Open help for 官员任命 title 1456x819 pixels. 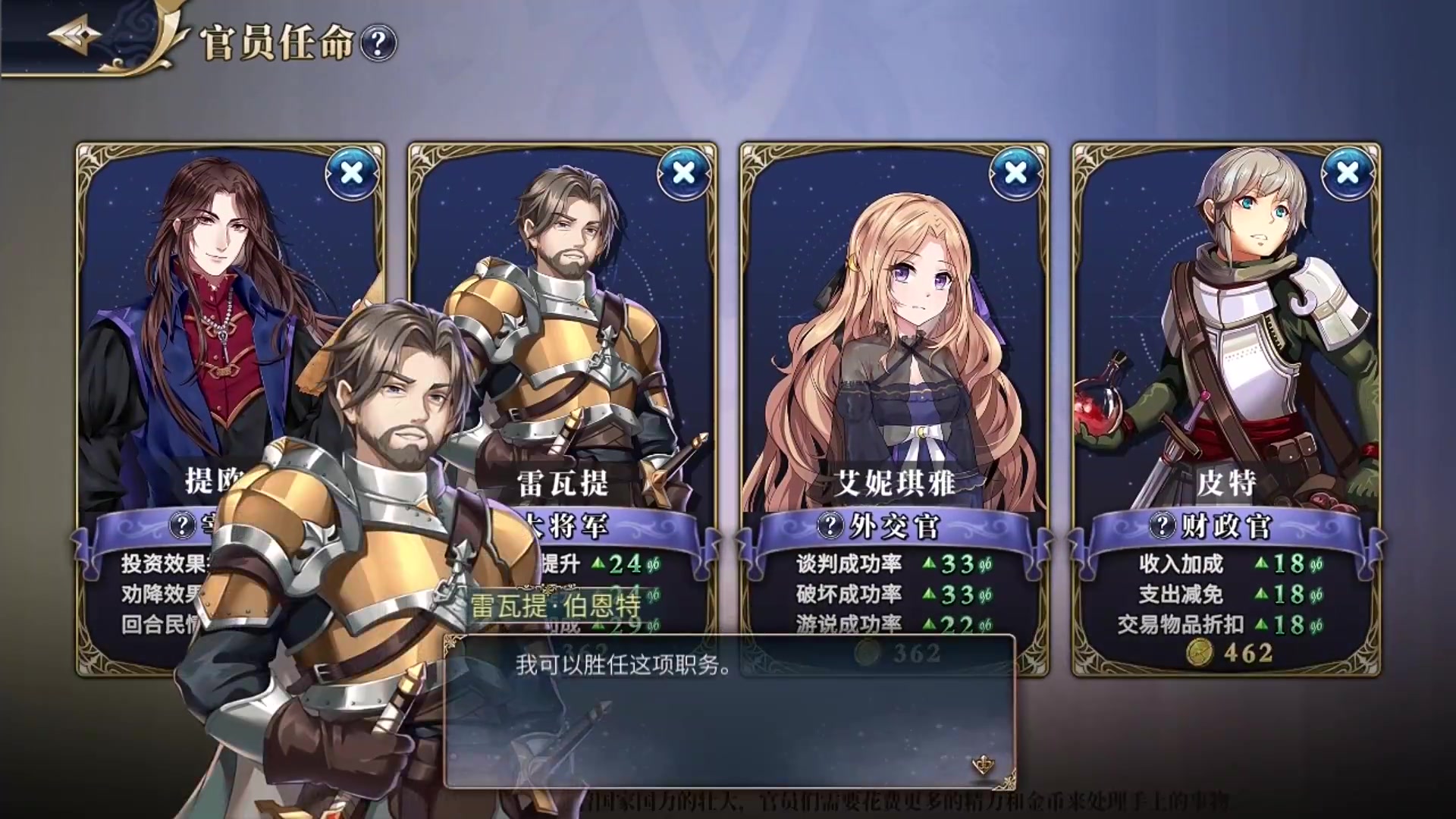coord(378,43)
